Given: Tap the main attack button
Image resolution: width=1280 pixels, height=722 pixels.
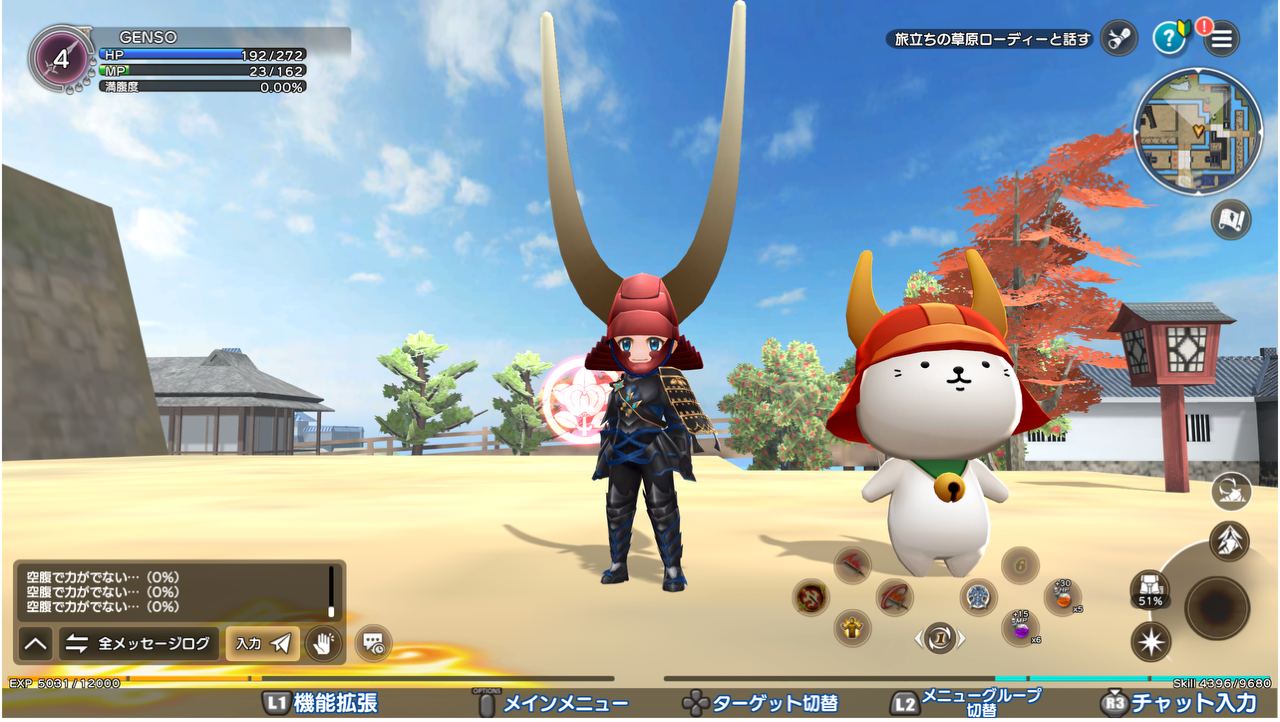Looking at the screenshot, I should 1217,605.
